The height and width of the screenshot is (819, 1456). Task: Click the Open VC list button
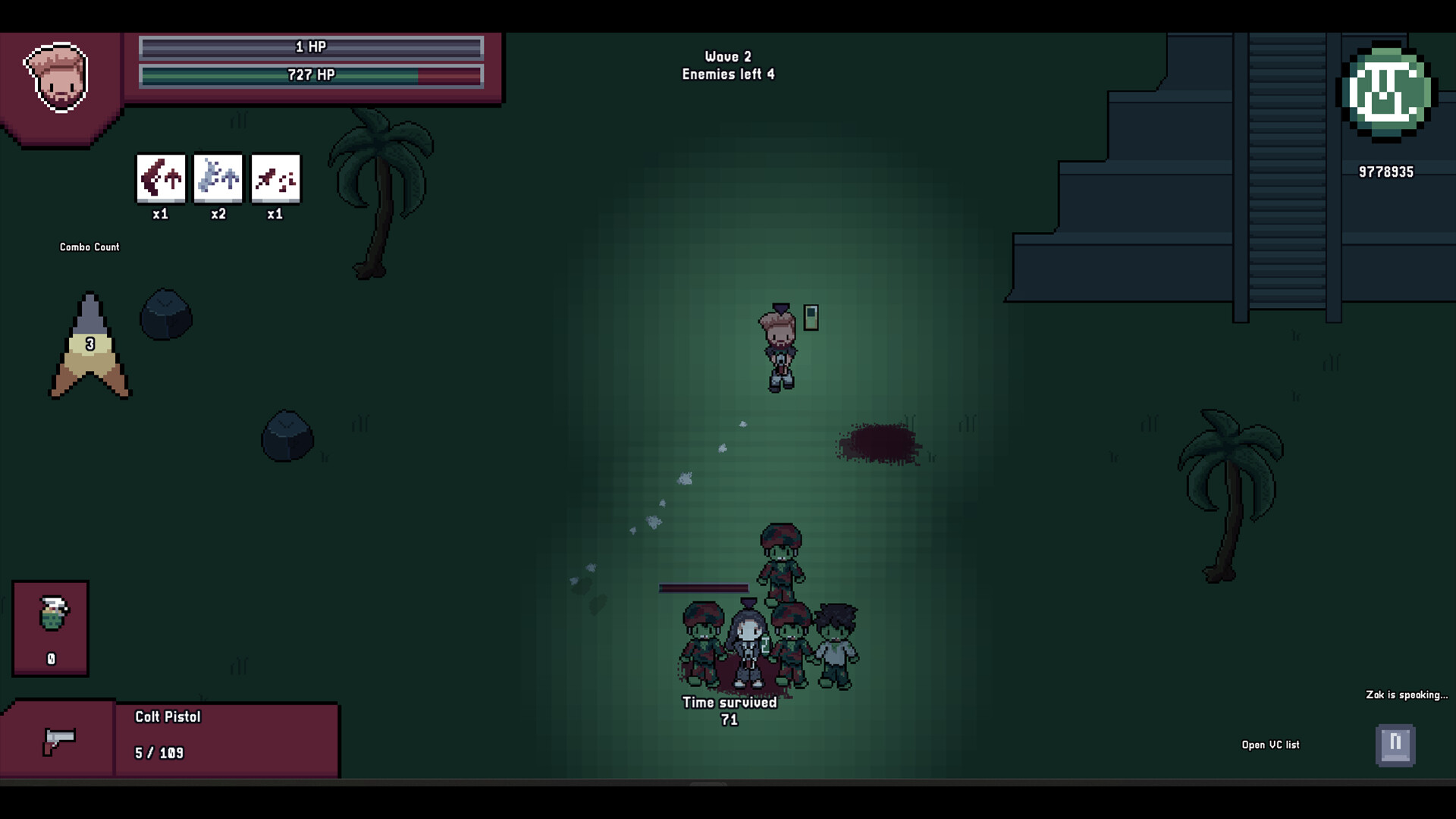click(1269, 745)
